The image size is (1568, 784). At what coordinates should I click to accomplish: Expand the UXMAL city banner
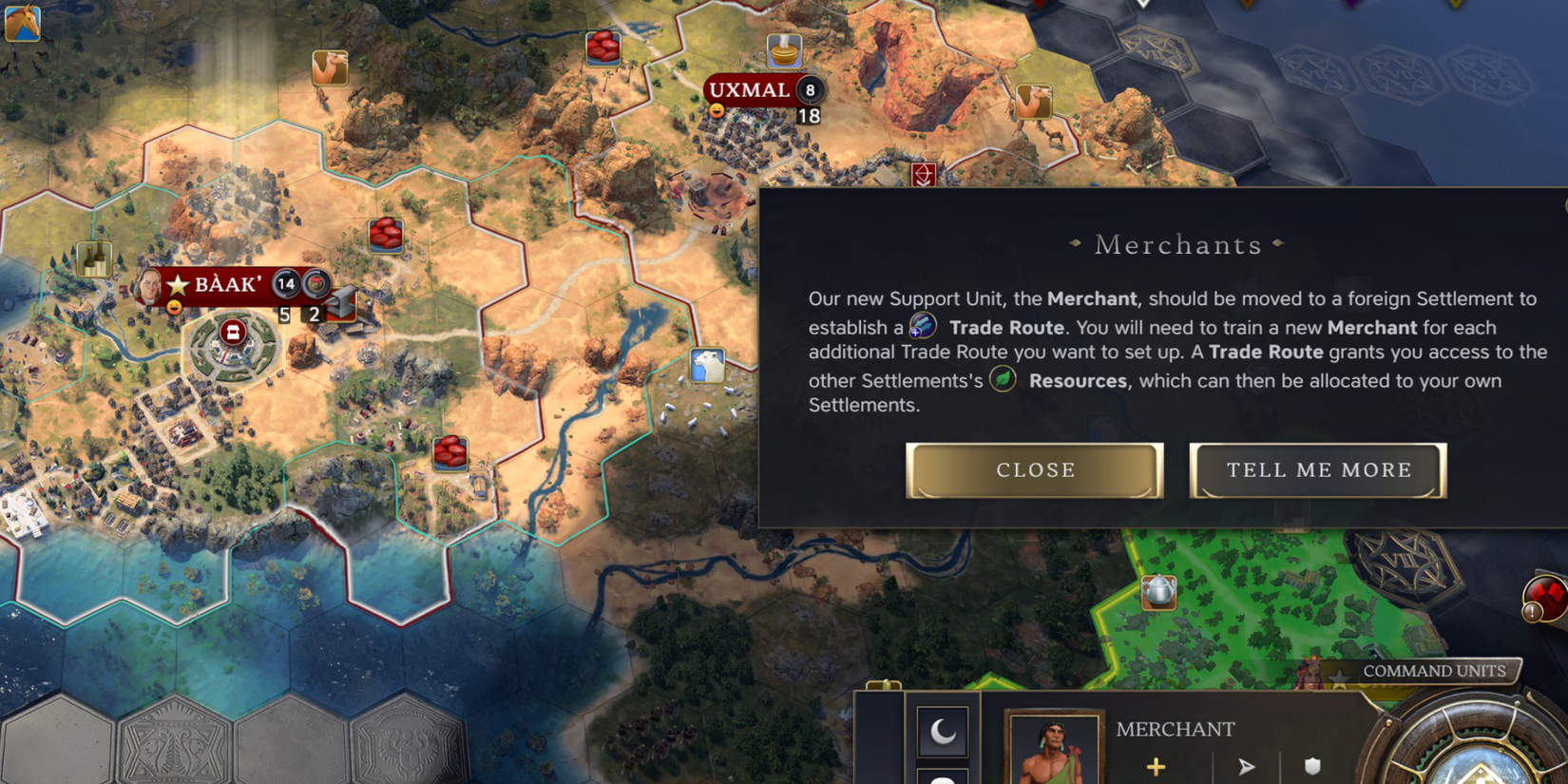pyautogui.click(x=751, y=90)
